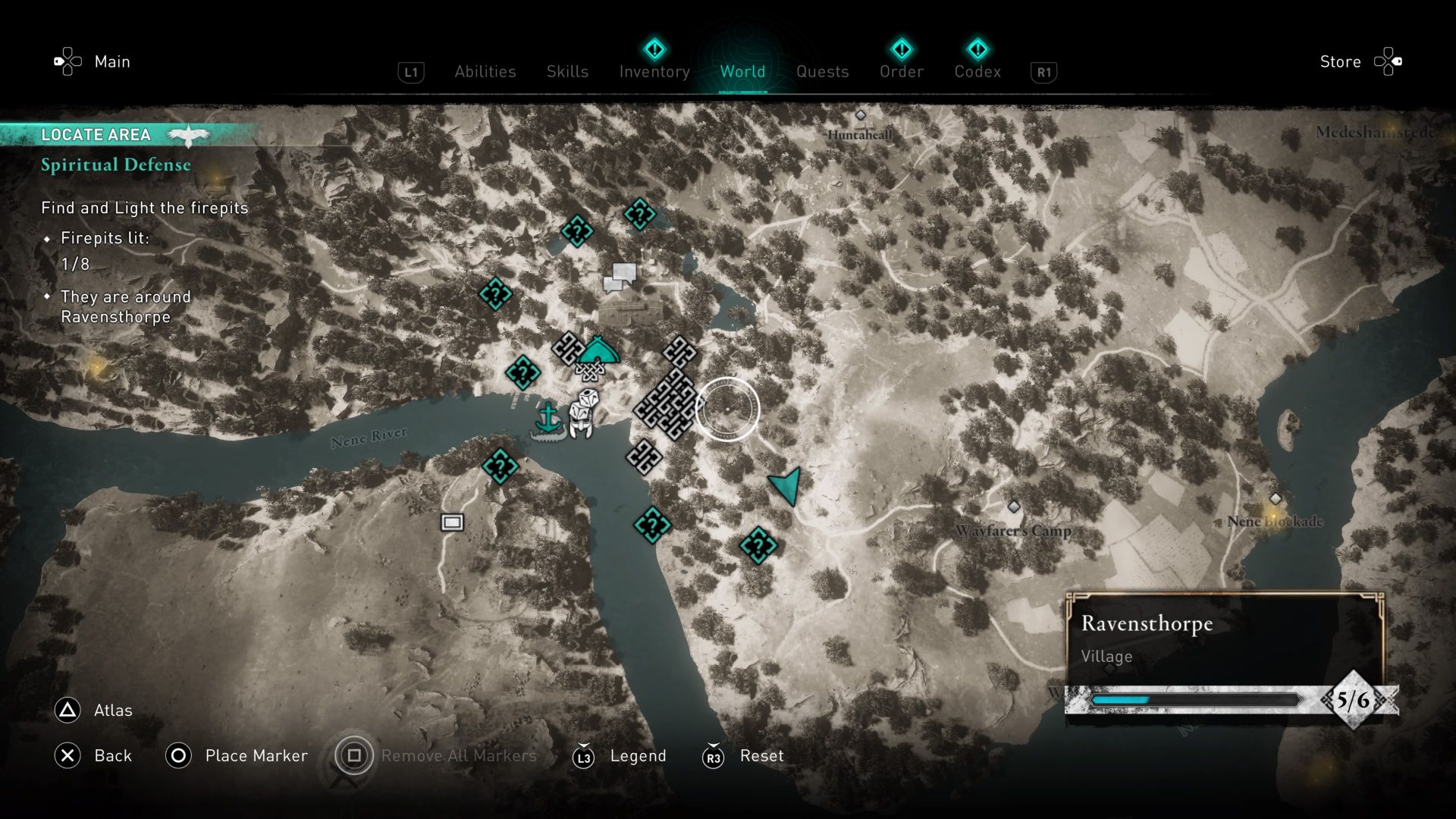Open the Codex section

(x=977, y=71)
